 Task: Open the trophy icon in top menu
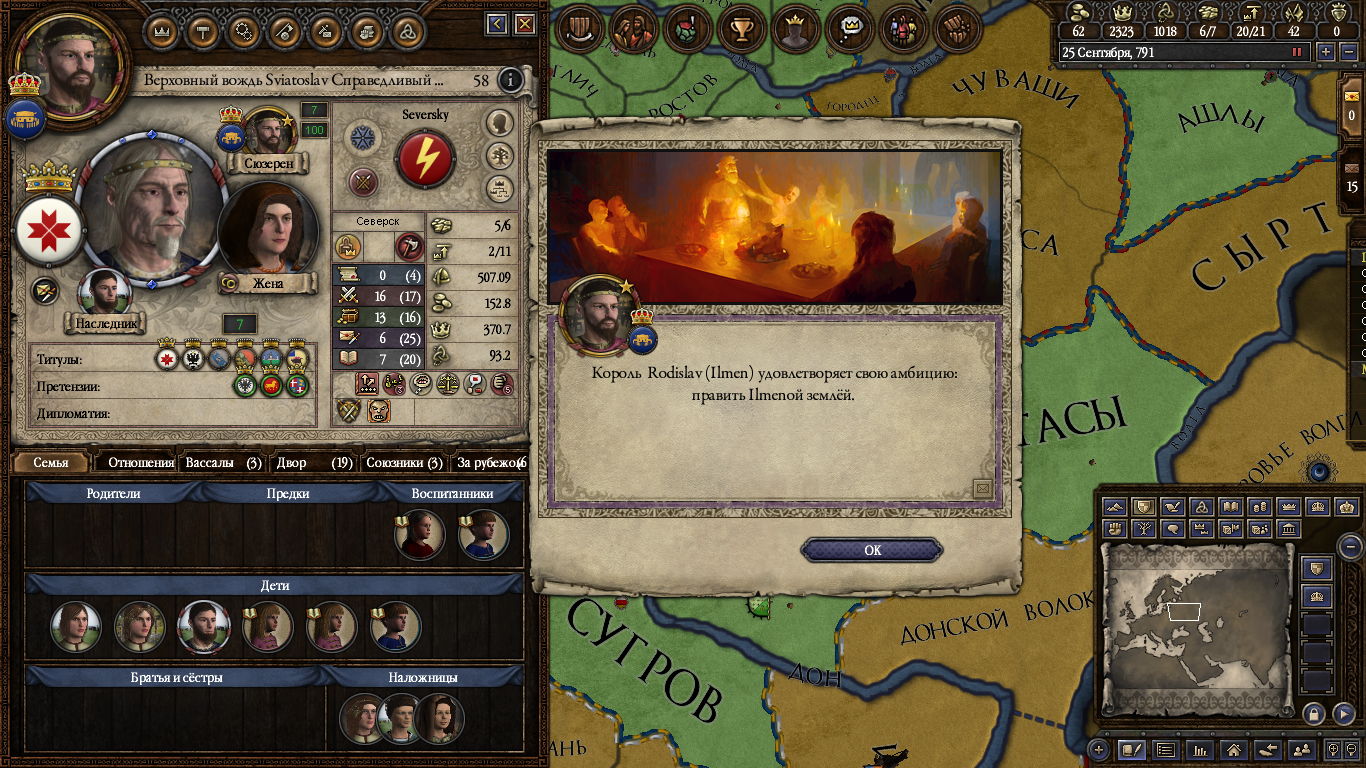(x=742, y=29)
